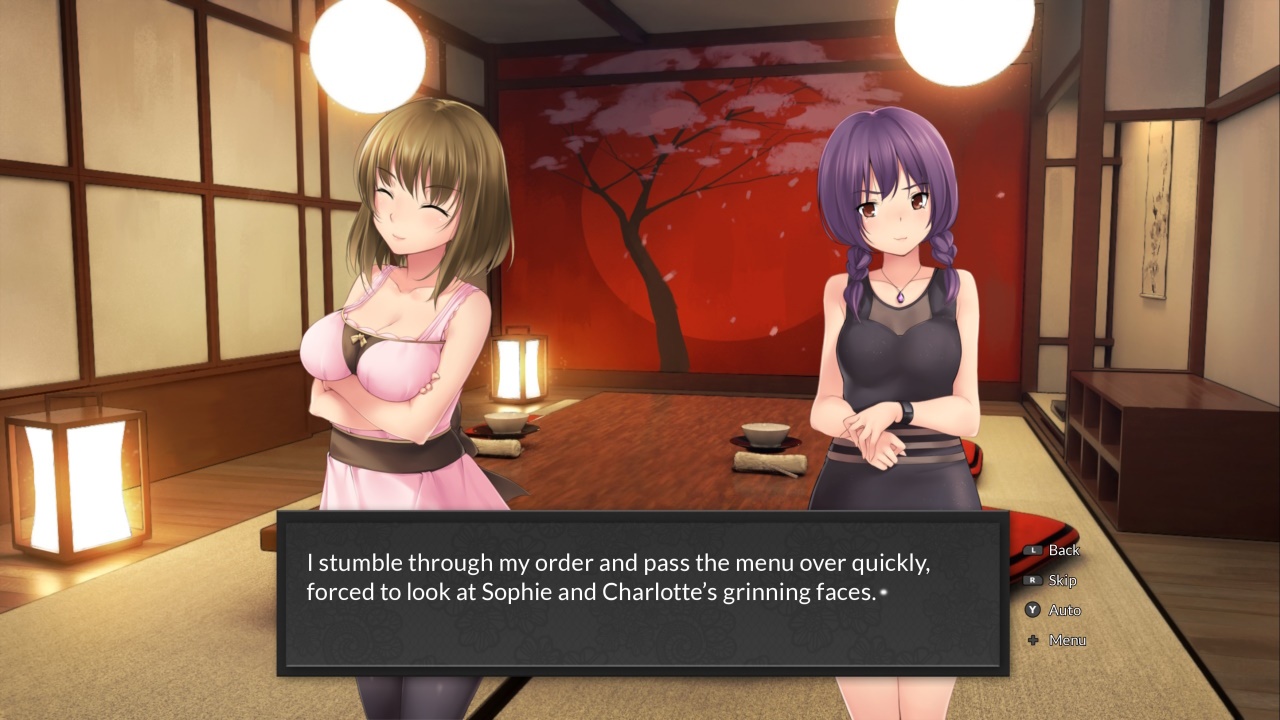Select the Skip control label

(x=1061, y=580)
